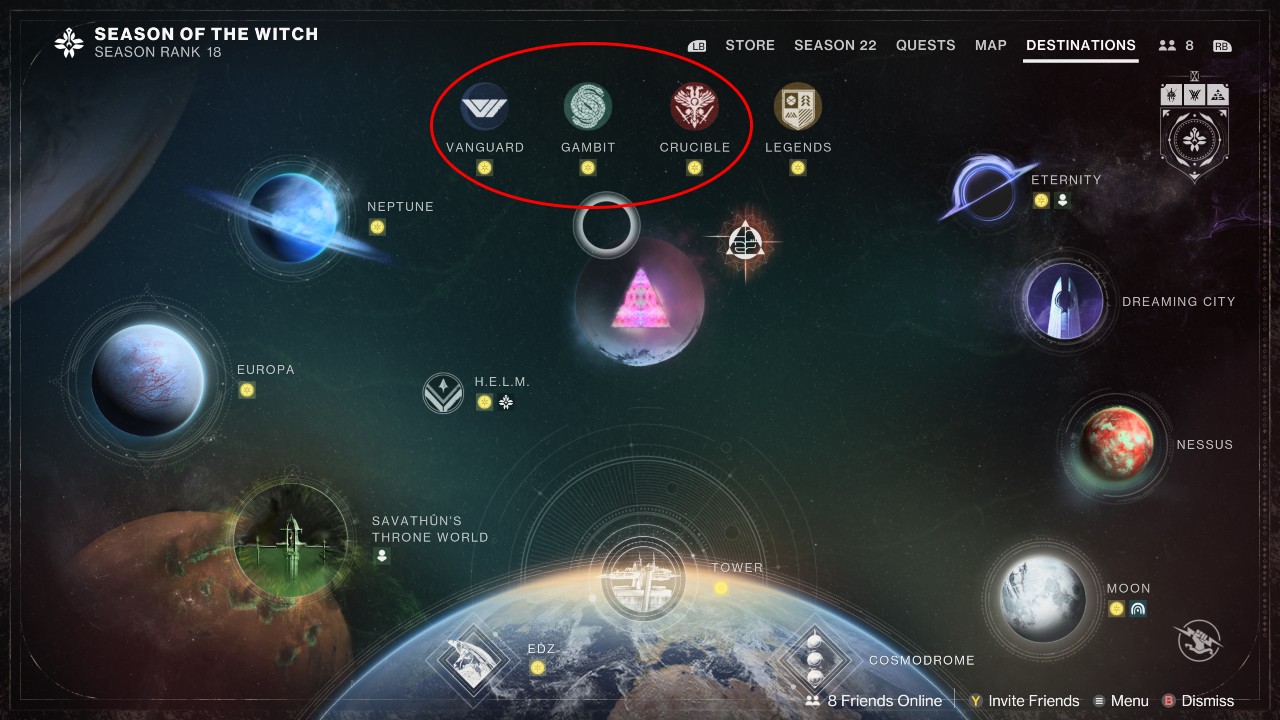Select the H.E.L.M. destination icon
This screenshot has width=1280, height=720.
[442, 394]
